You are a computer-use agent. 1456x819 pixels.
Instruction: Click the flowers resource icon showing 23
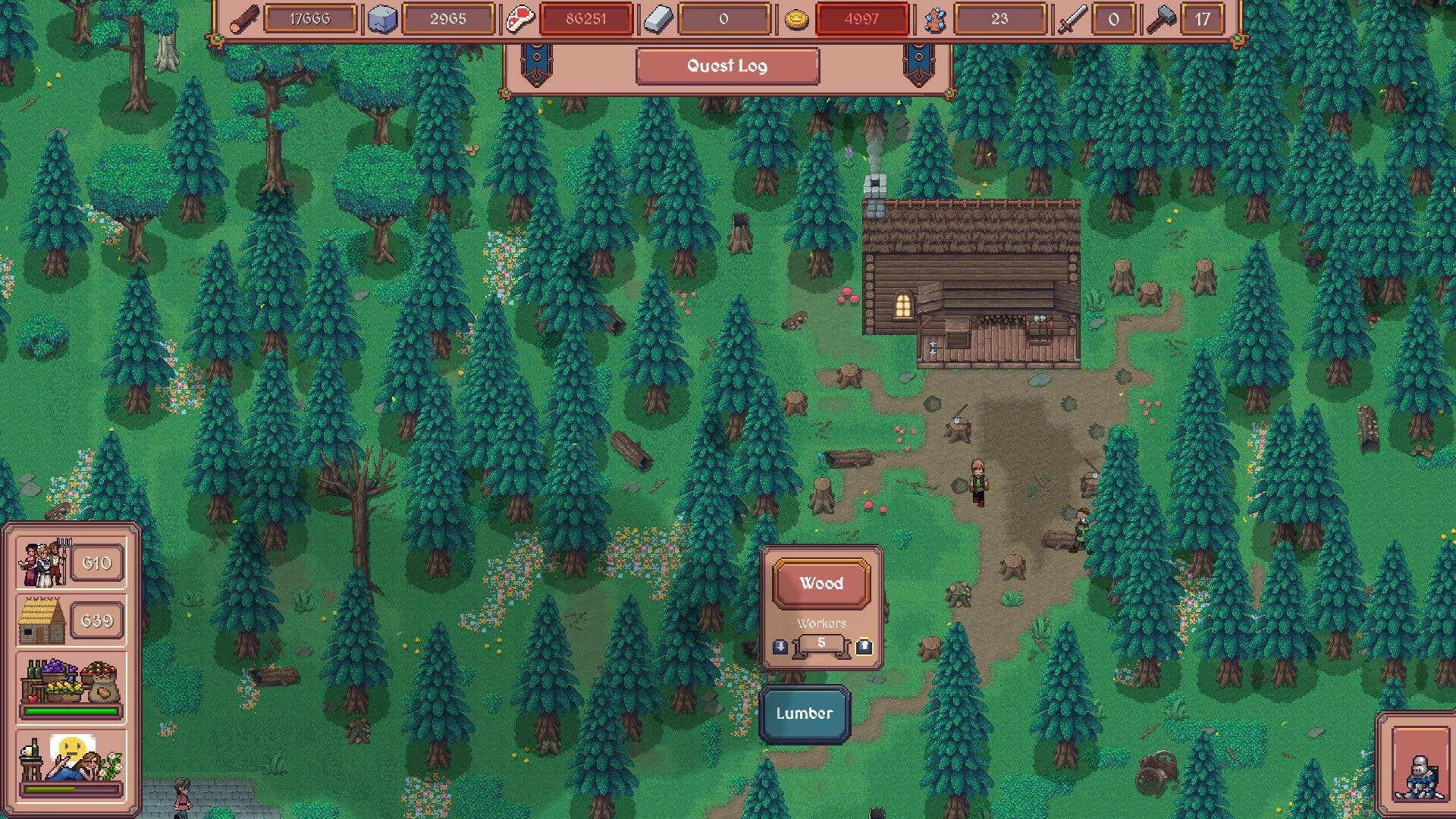point(935,19)
